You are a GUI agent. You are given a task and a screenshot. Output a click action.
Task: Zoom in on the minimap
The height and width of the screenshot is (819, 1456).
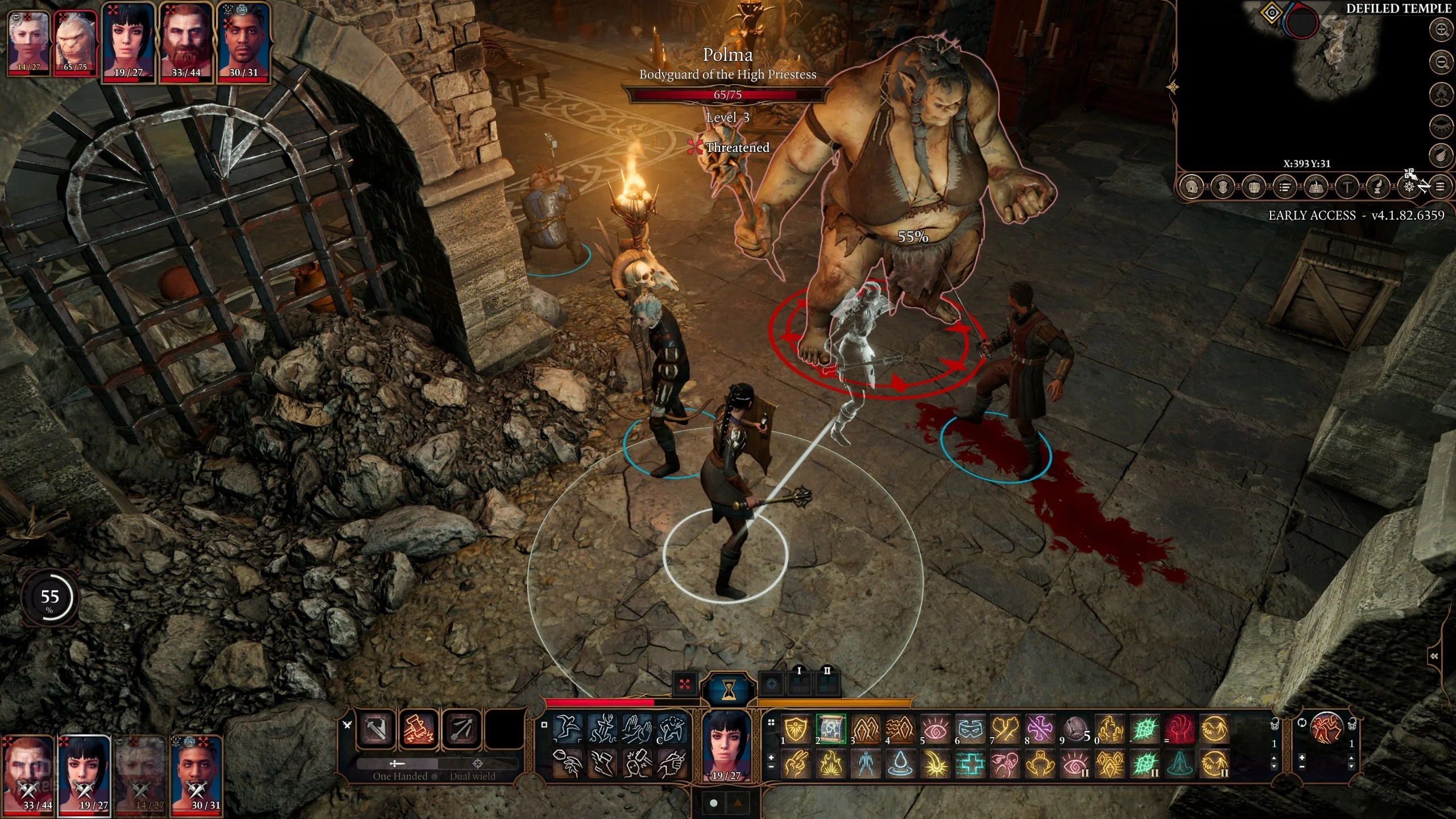coord(1442,30)
